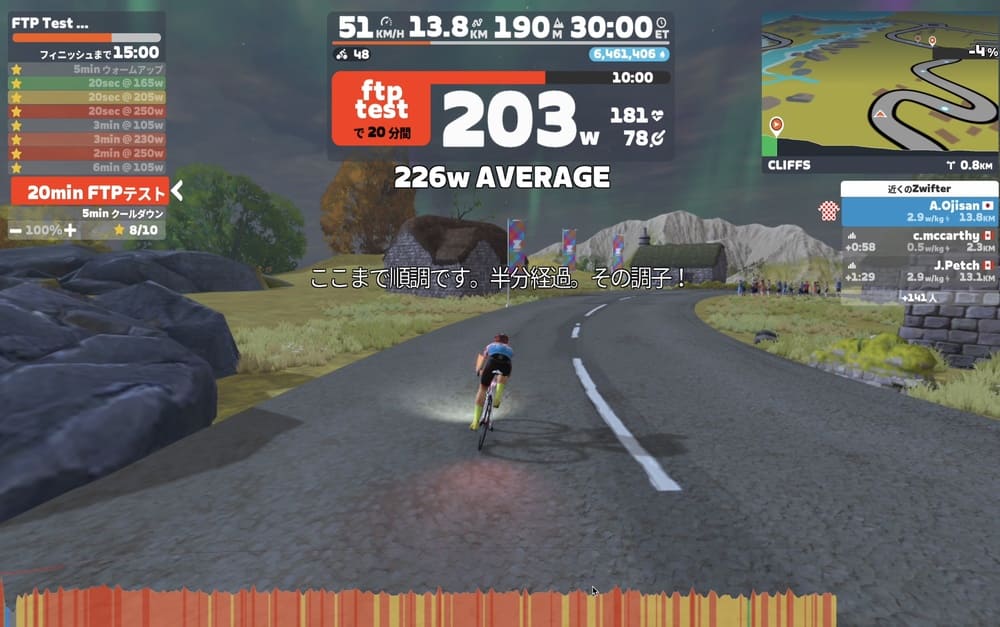This screenshot has width=1000, height=627.
Task: Expand the +141人 nearby riders entry
Action: [919, 297]
